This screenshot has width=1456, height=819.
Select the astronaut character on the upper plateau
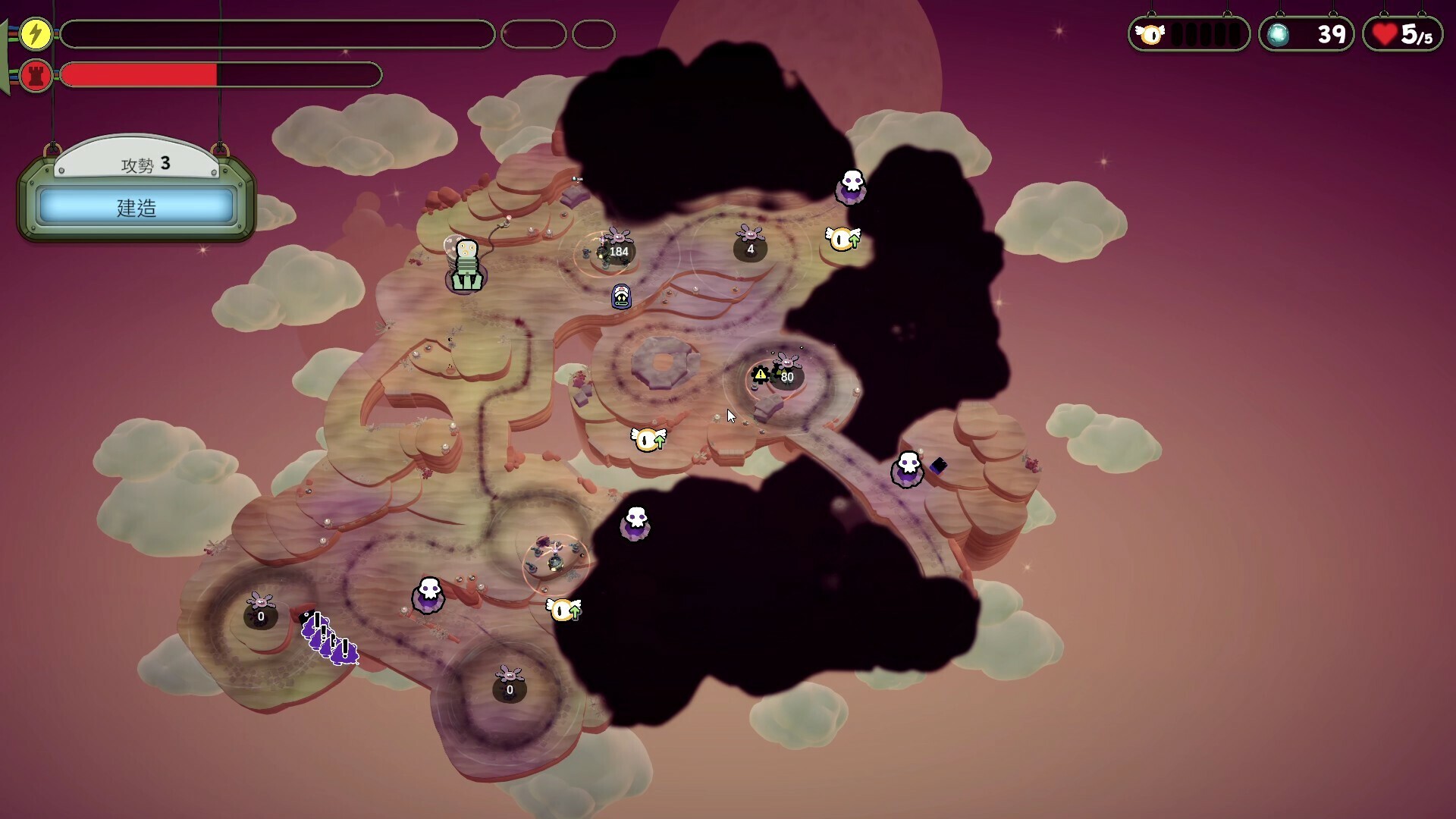click(465, 265)
